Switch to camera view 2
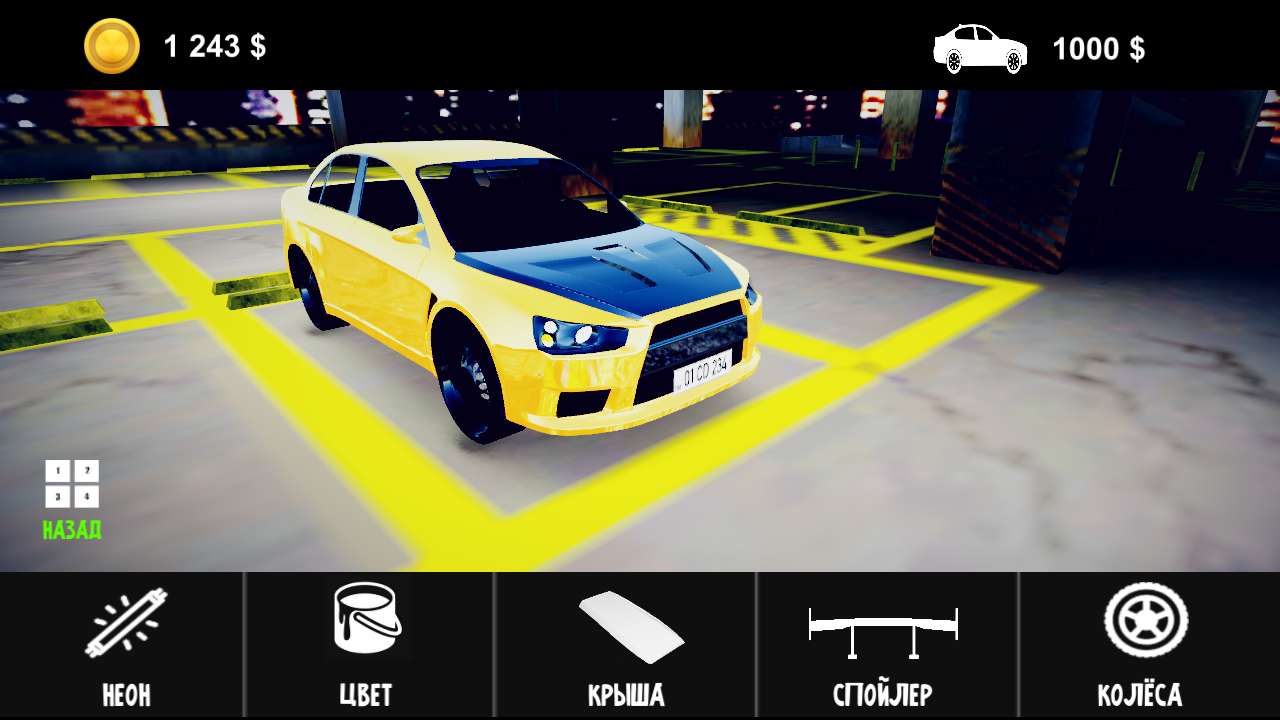This screenshot has width=1280, height=720. (x=87, y=470)
